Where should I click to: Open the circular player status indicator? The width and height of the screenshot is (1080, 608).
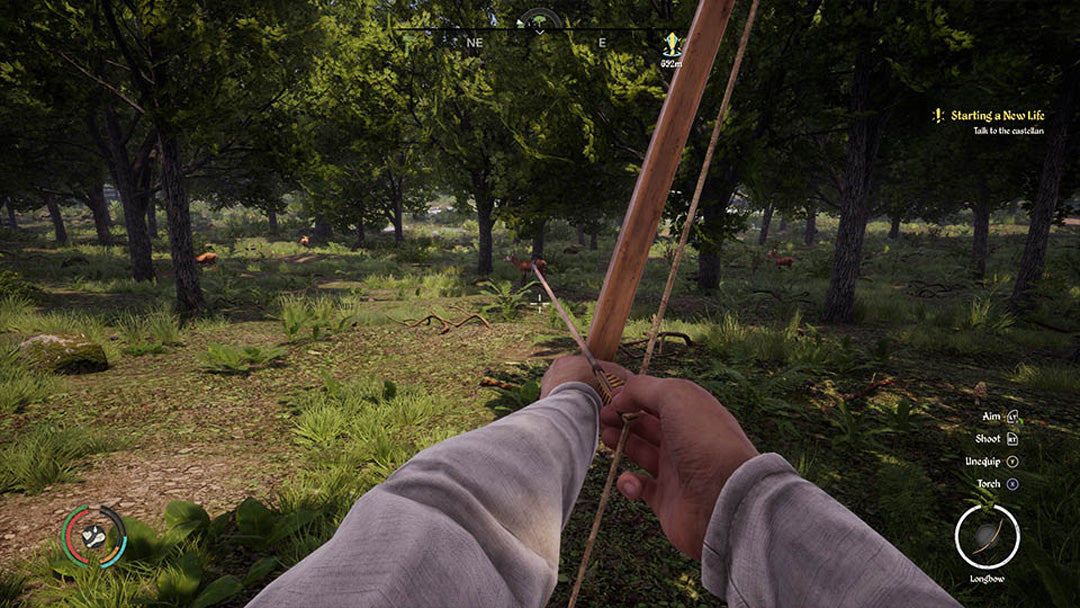click(x=95, y=536)
